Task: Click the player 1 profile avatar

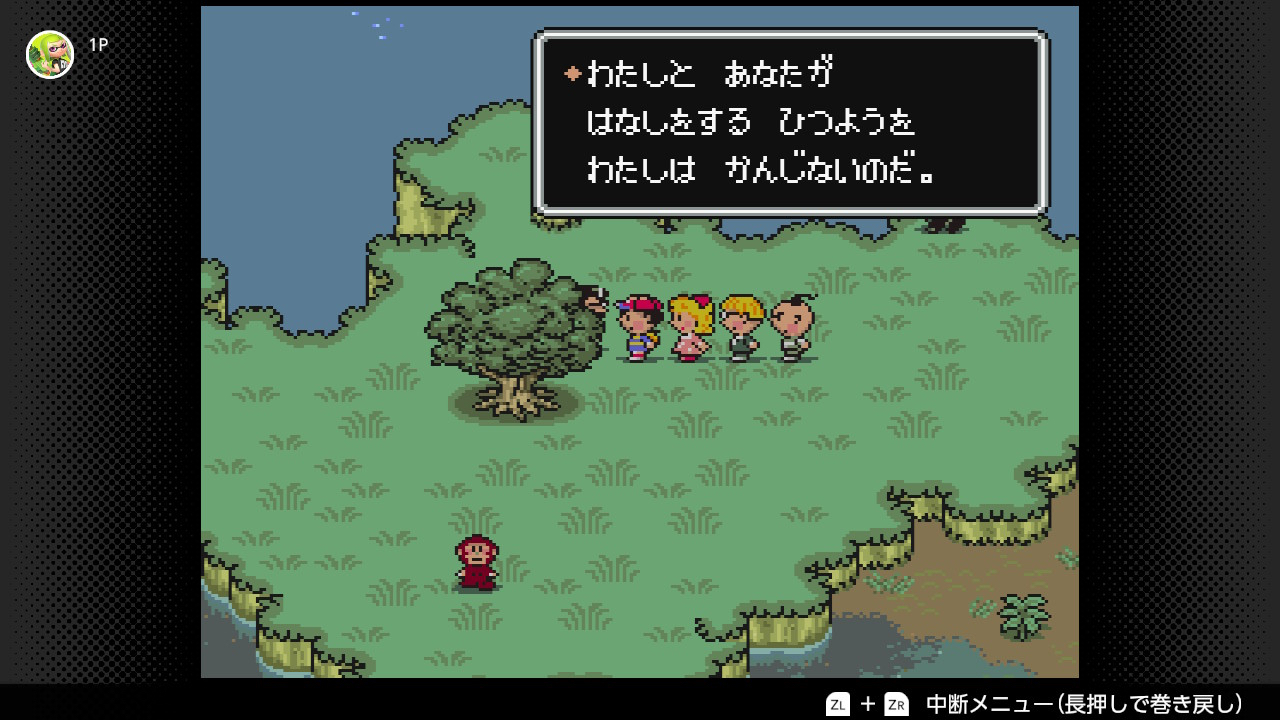Action: coord(50,54)
